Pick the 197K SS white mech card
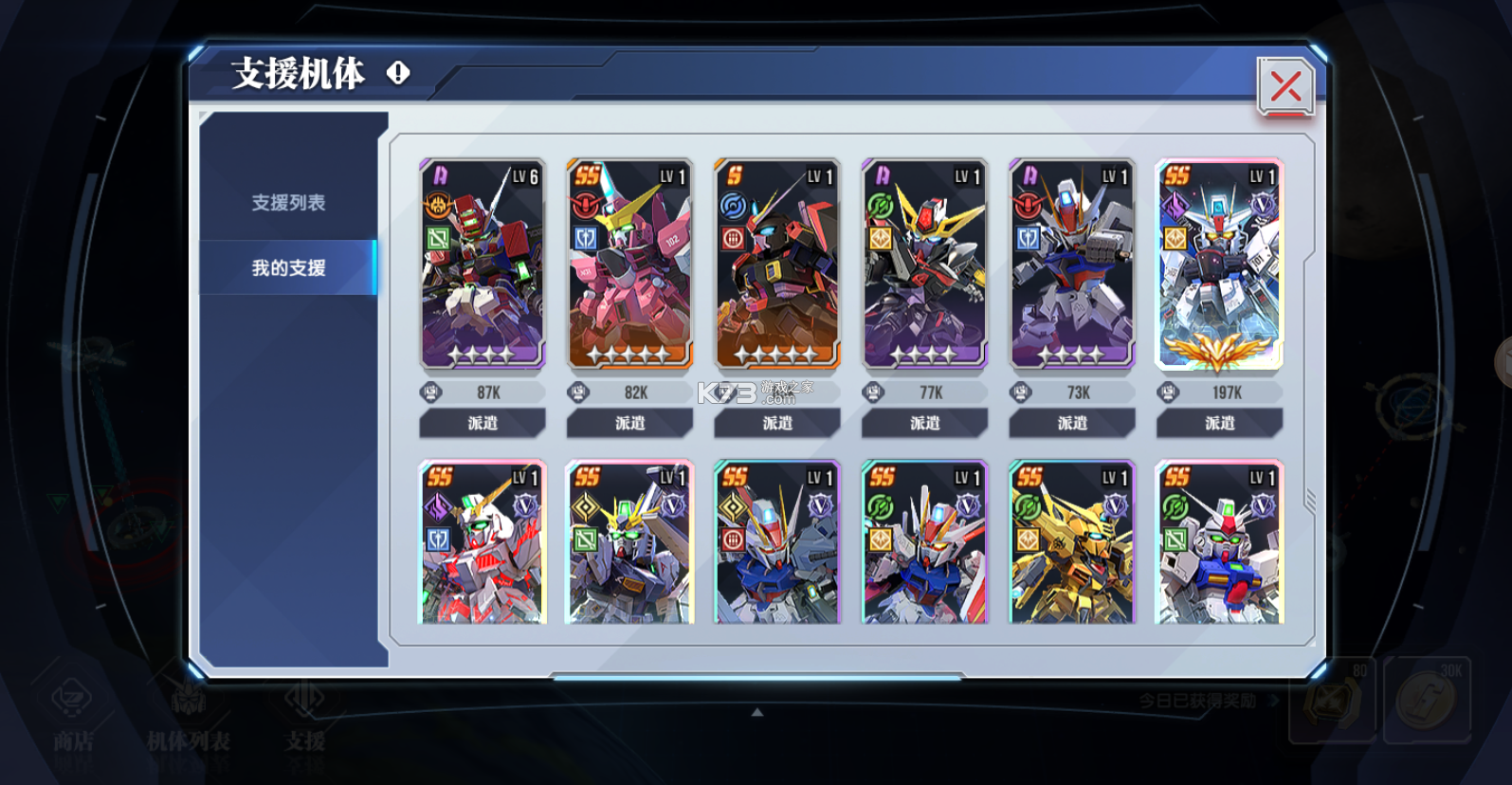Screen dimensions: 1512x785 [1219, 264]
